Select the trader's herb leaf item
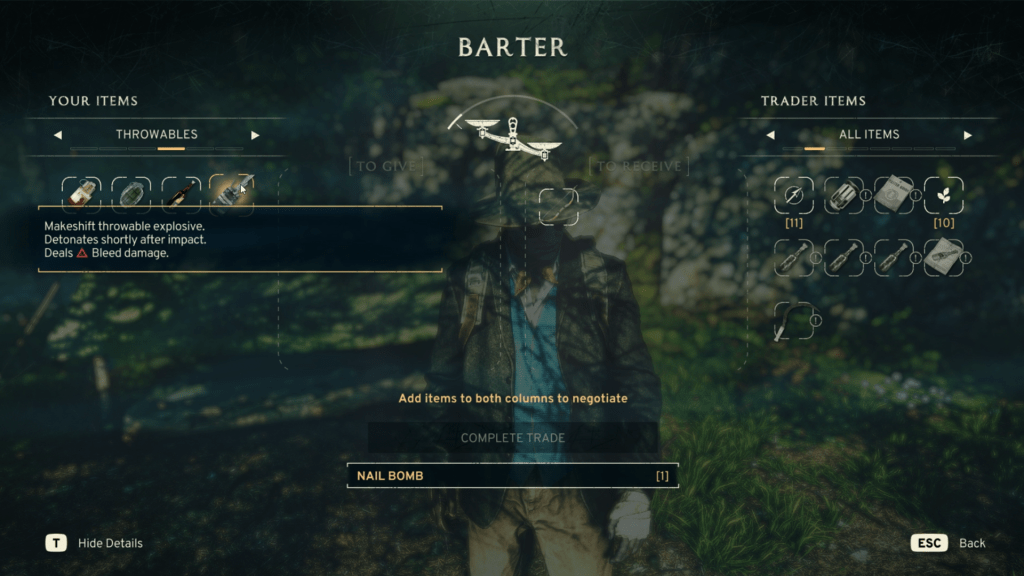This screenshot has height=576, width=1024. tap(943, 196)
